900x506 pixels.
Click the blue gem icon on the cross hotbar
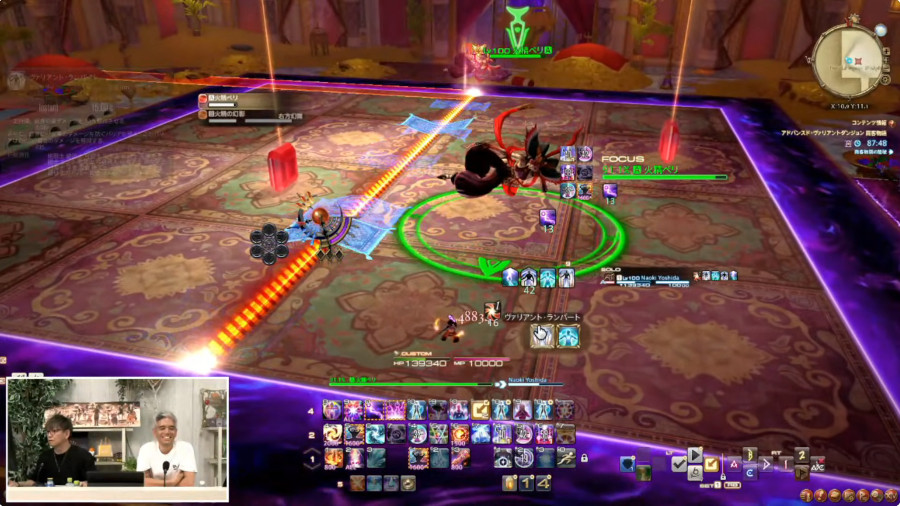pyautogui.click(x=627, y=463)
